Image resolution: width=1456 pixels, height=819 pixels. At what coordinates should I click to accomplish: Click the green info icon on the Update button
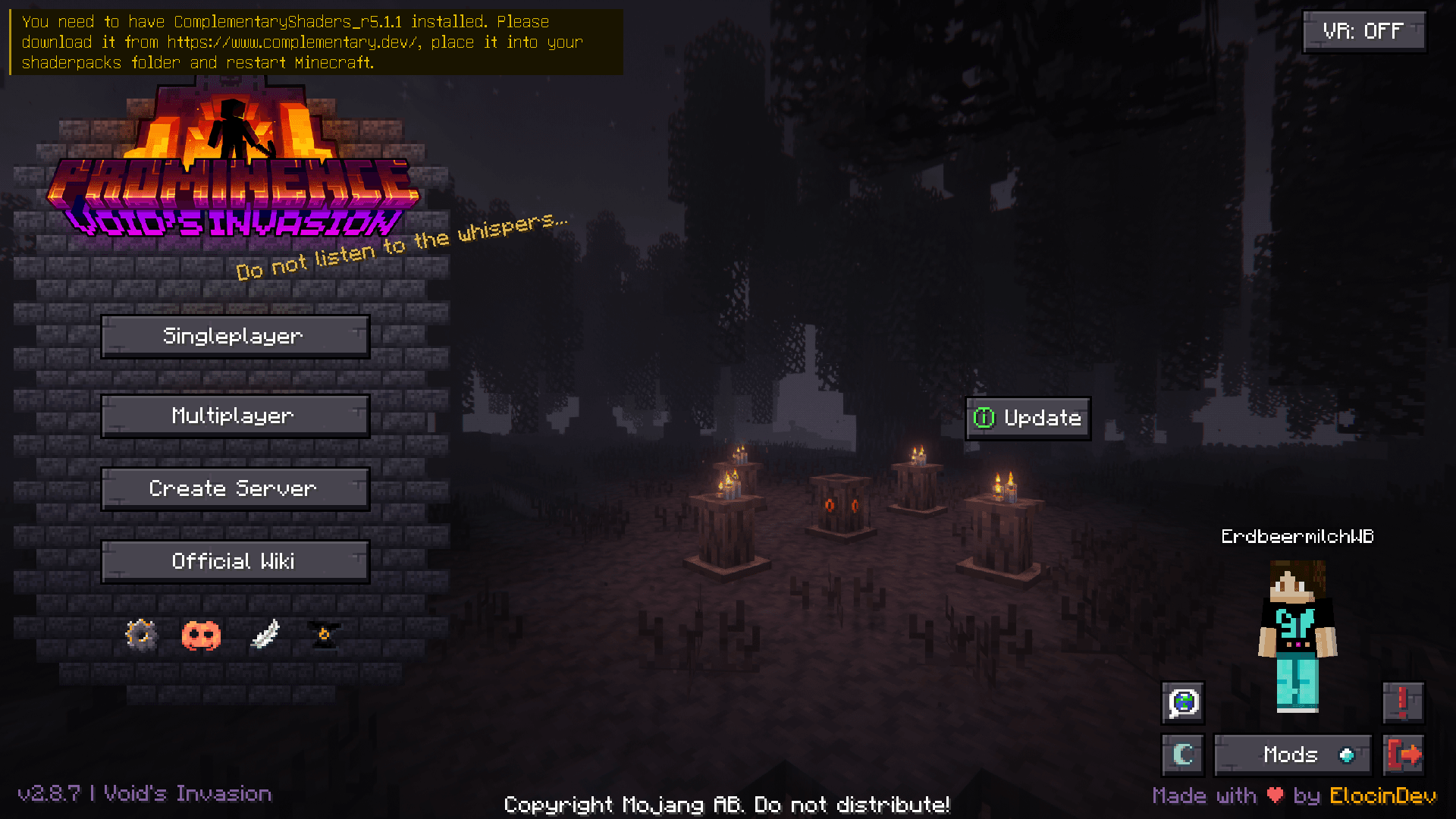pos(984,418)
